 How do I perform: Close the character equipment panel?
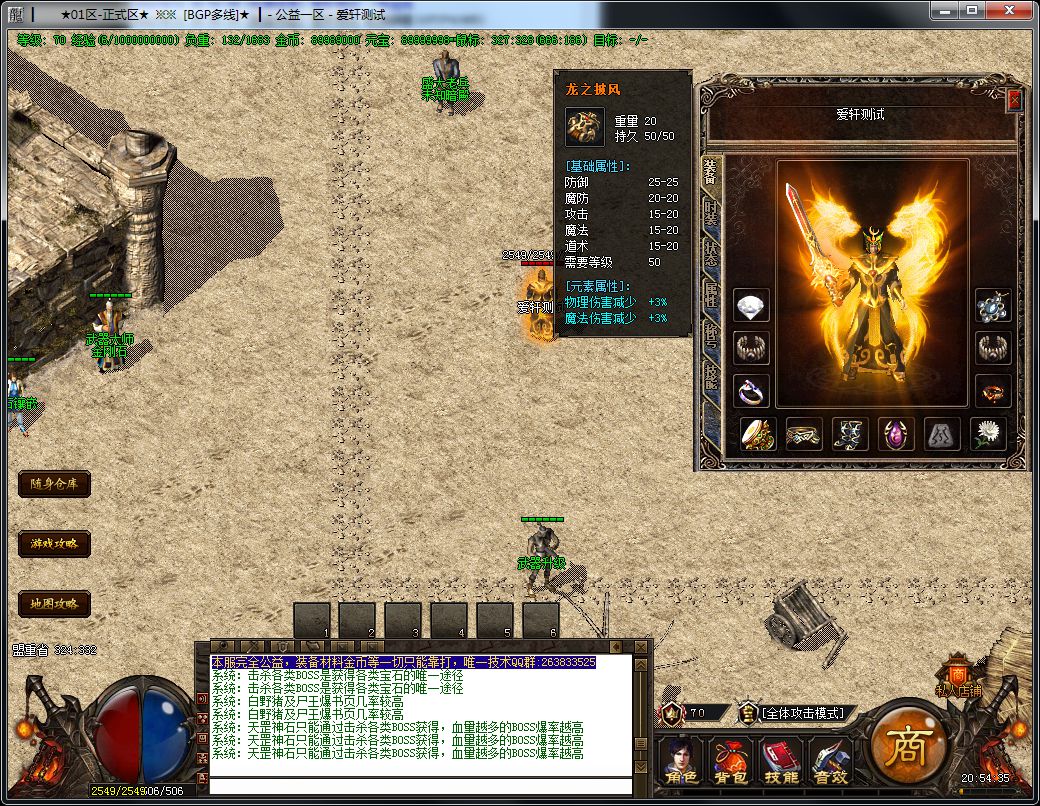pyautogui.click(x=1013, y=100)
